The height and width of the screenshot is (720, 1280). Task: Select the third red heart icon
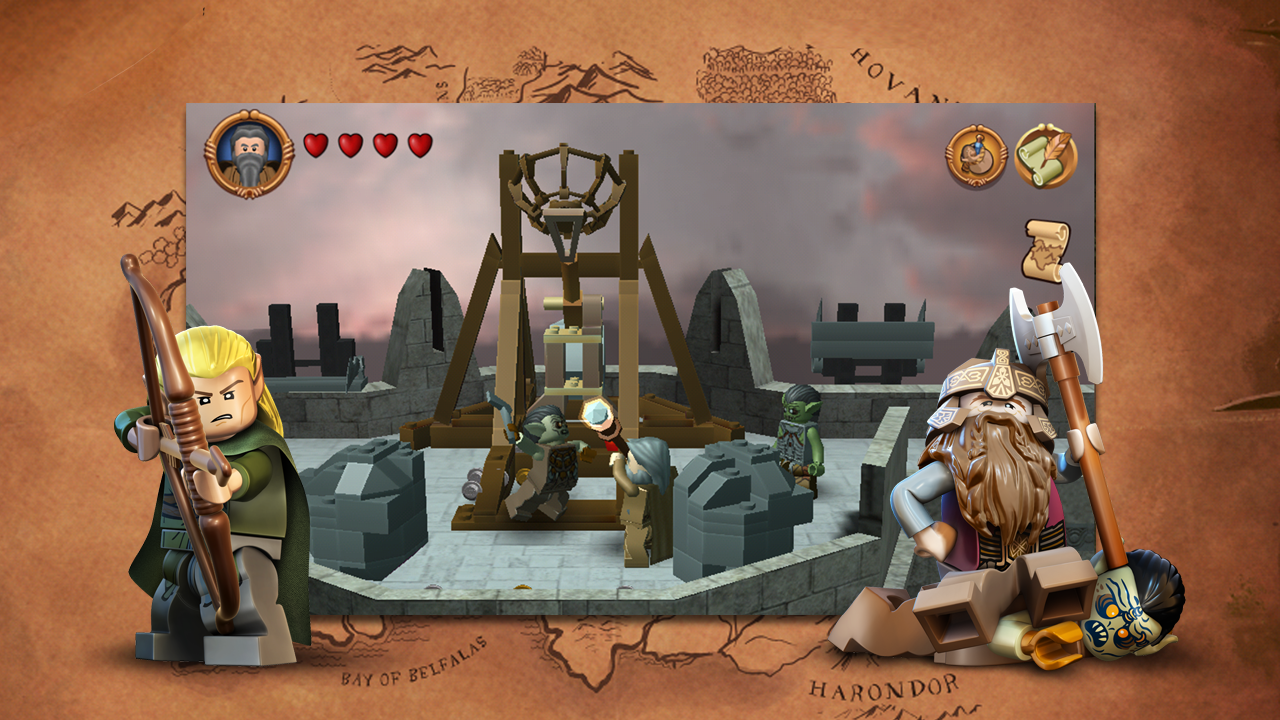(387, 145)
